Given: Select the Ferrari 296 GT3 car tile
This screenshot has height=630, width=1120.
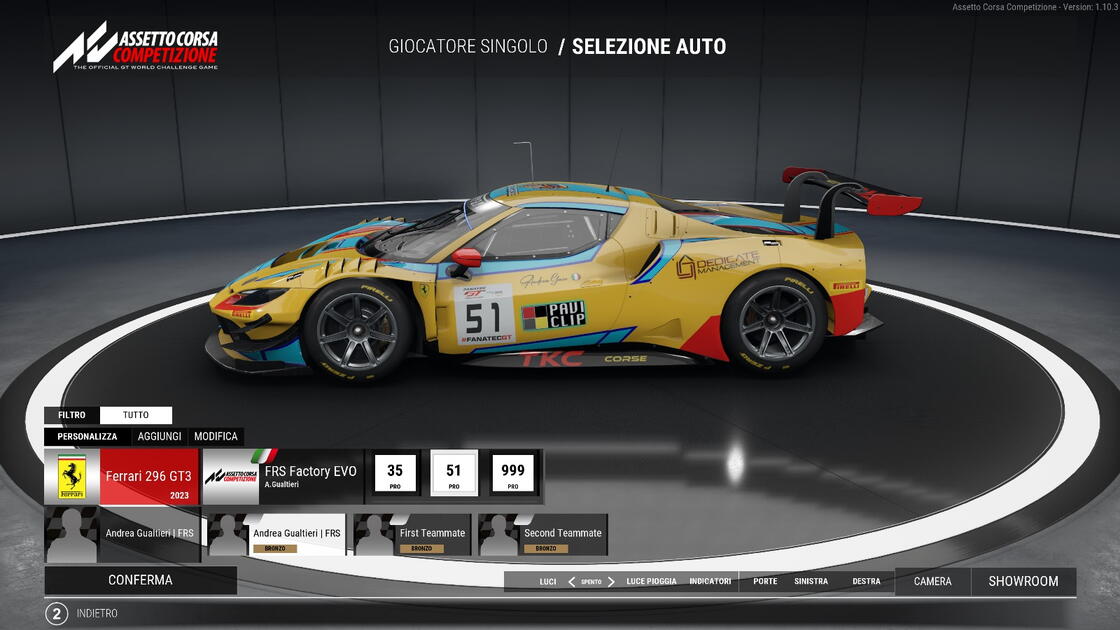Looking at the screenshot, I should click(x=122, y=477).
